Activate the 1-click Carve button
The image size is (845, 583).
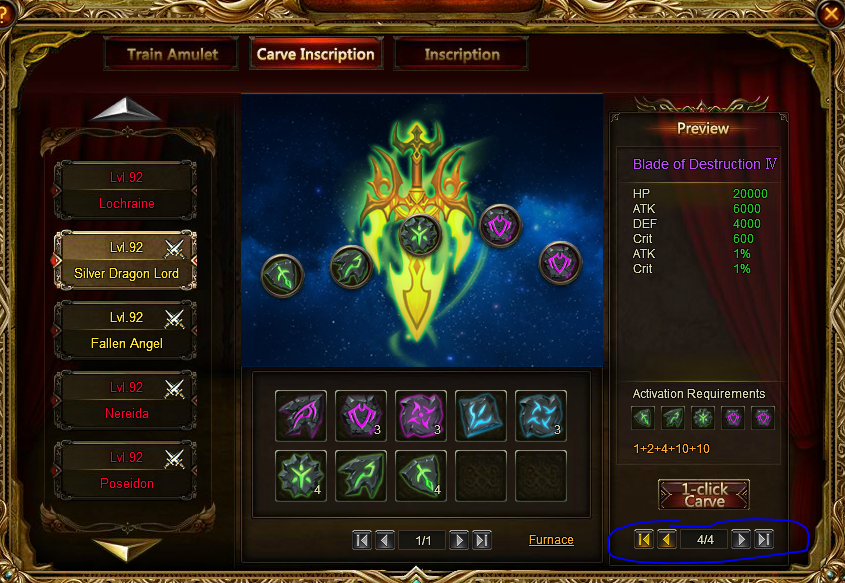(704, 495)
